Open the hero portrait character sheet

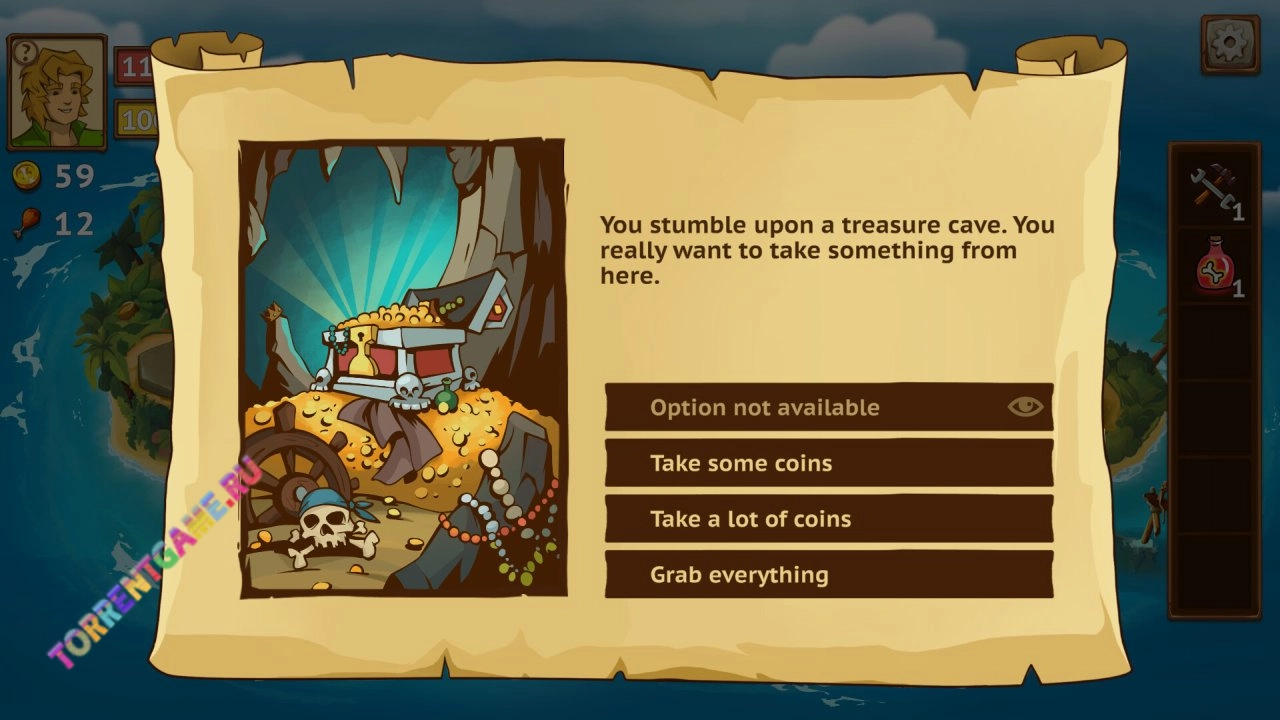[x=57, y=92]
